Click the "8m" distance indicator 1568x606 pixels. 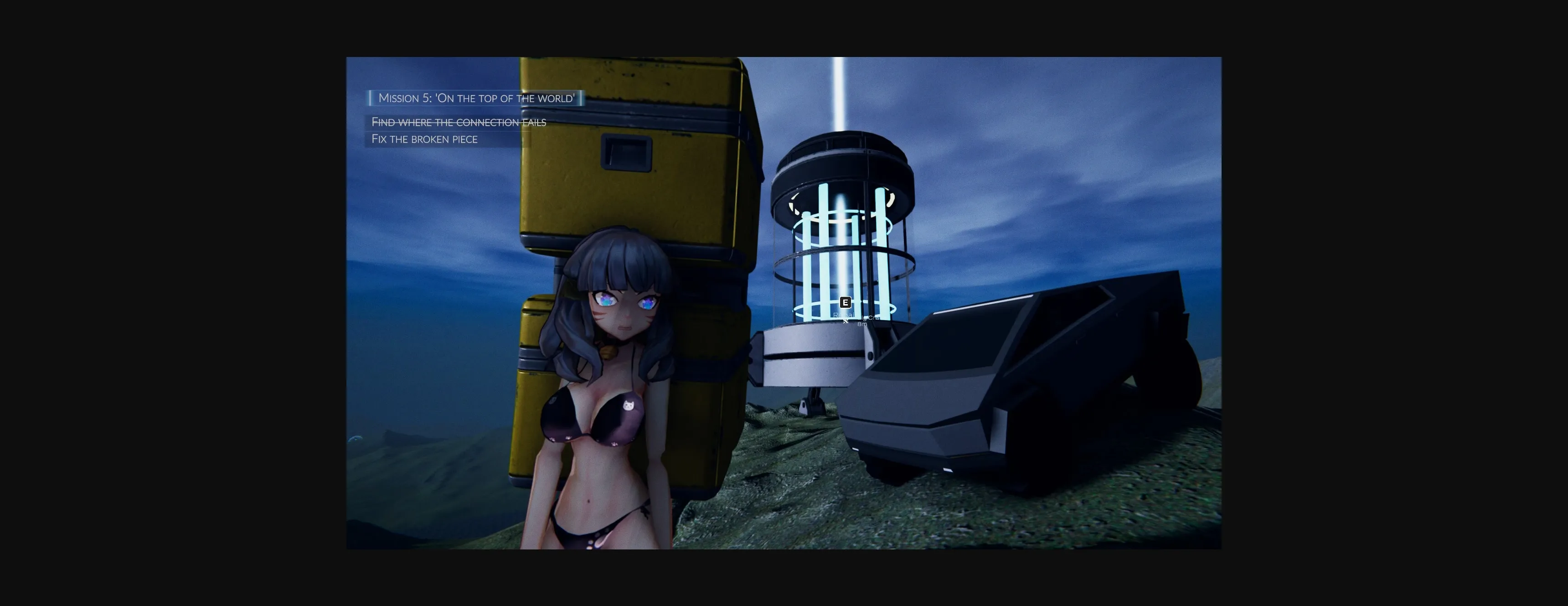[x=862, y=324]
